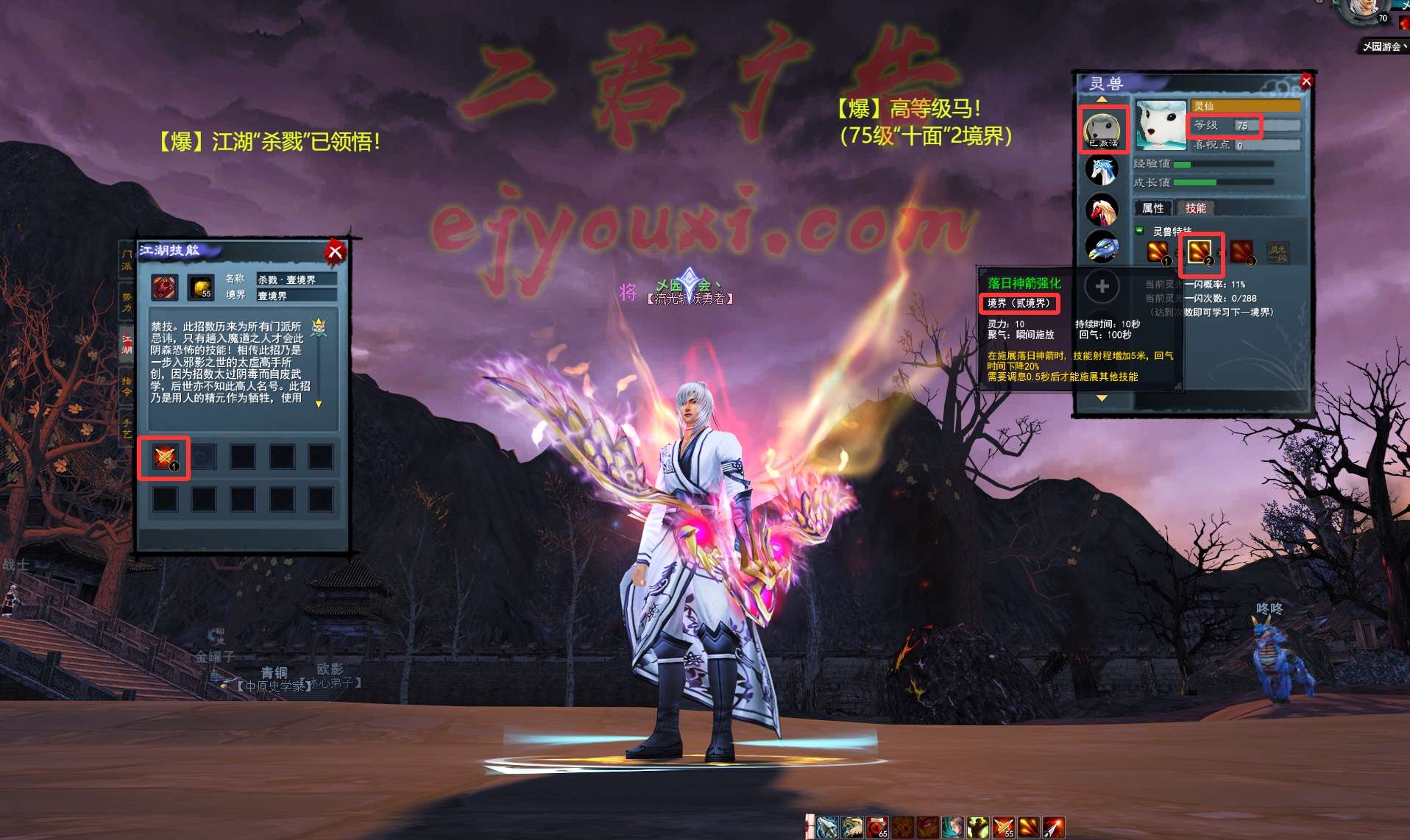
Task: Open the 技能 tab in the beast panel
Action: coord(1195,208)
